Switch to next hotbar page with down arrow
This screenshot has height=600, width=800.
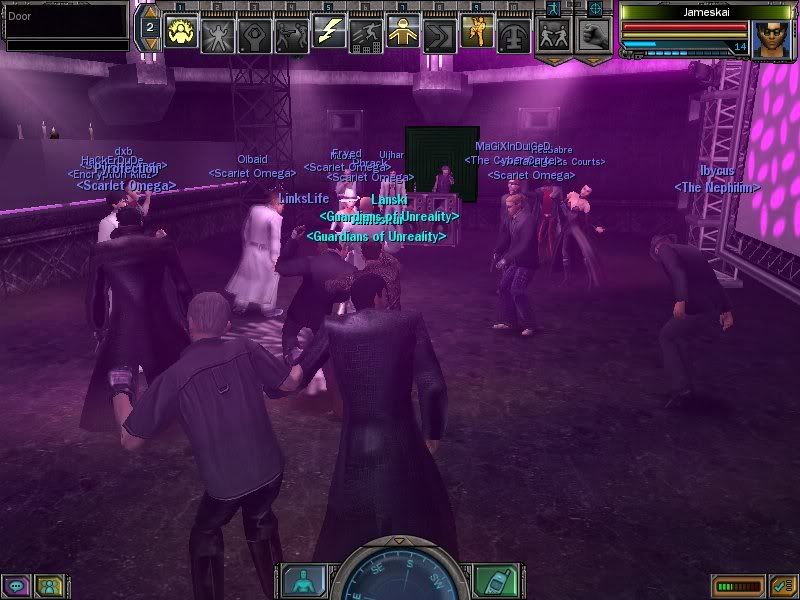coord(148,44)
